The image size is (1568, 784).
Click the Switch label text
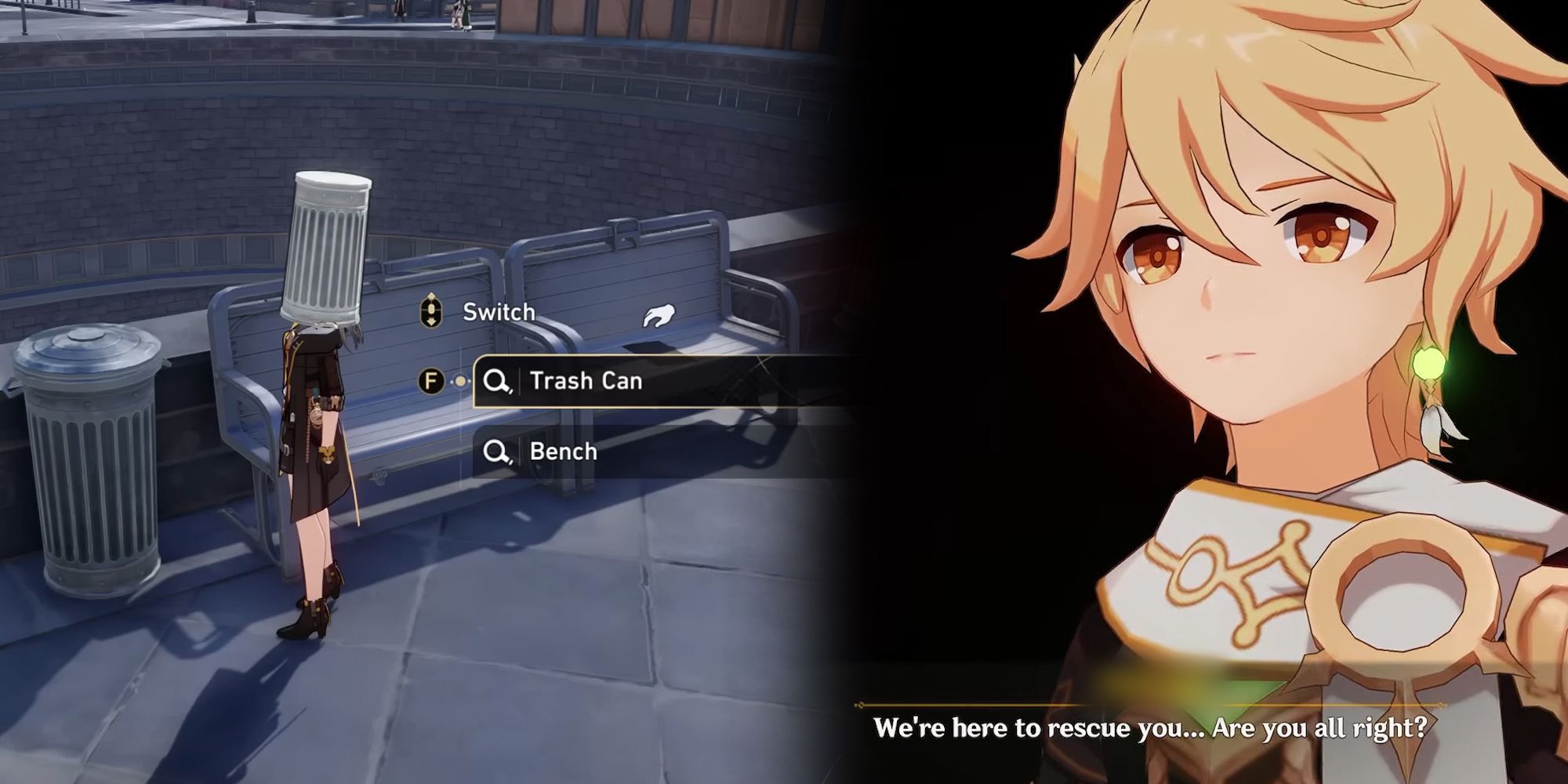tap(498, 311)
